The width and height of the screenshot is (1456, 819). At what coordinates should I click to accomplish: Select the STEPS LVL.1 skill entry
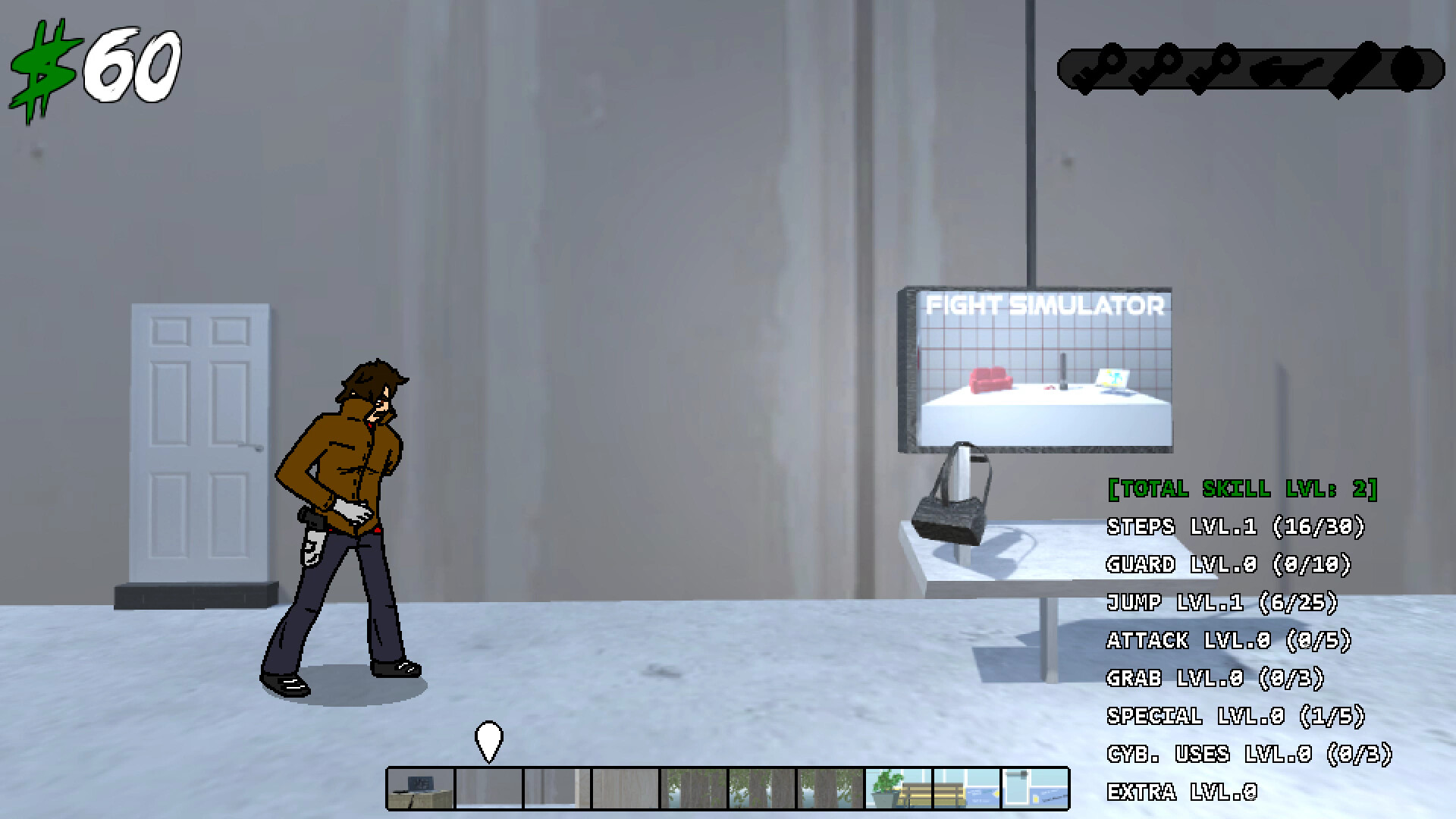click(x=1236, y=527)
